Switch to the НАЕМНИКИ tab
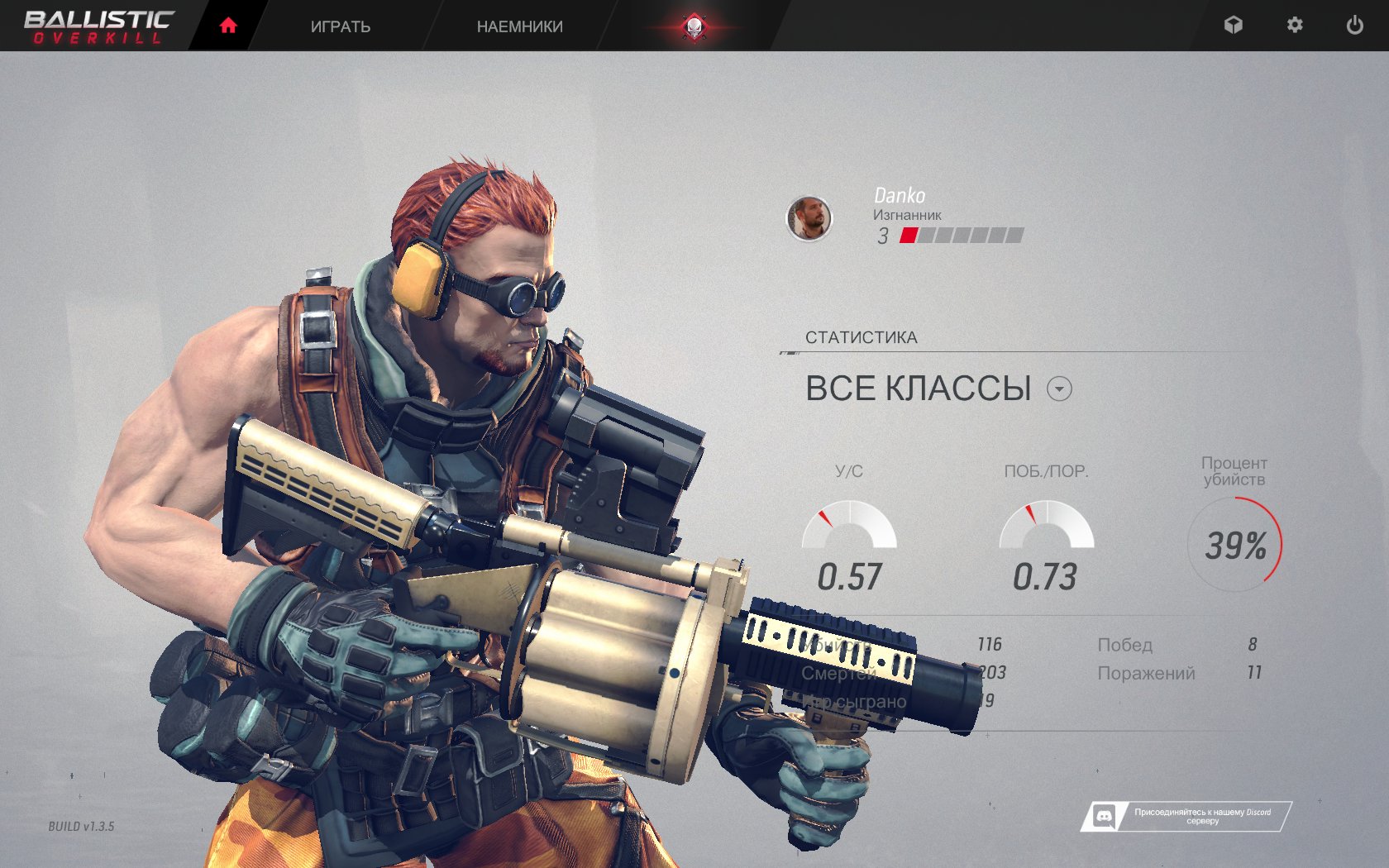 tap(519, 26)
